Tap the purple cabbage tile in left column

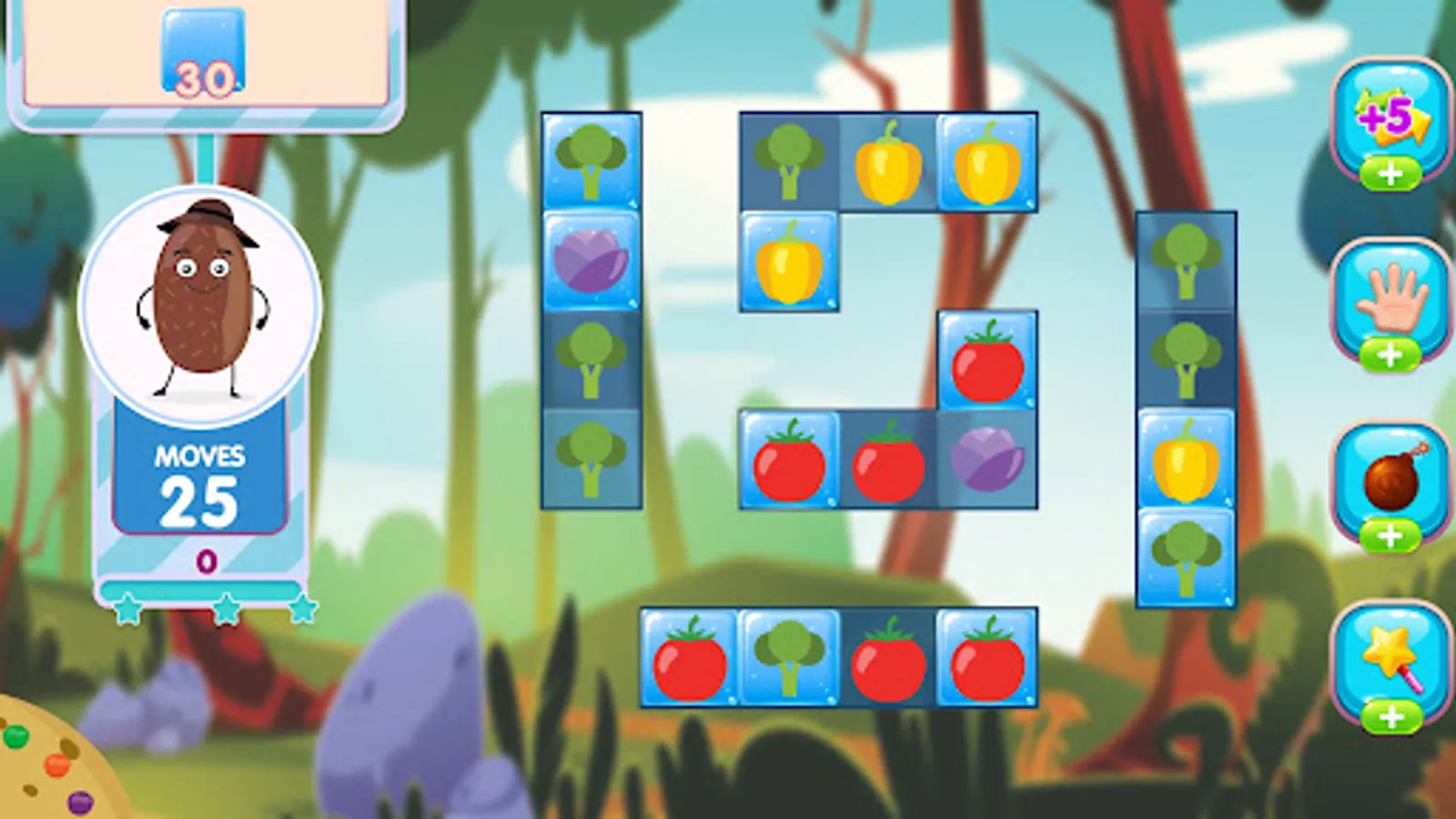click(592, 262)
